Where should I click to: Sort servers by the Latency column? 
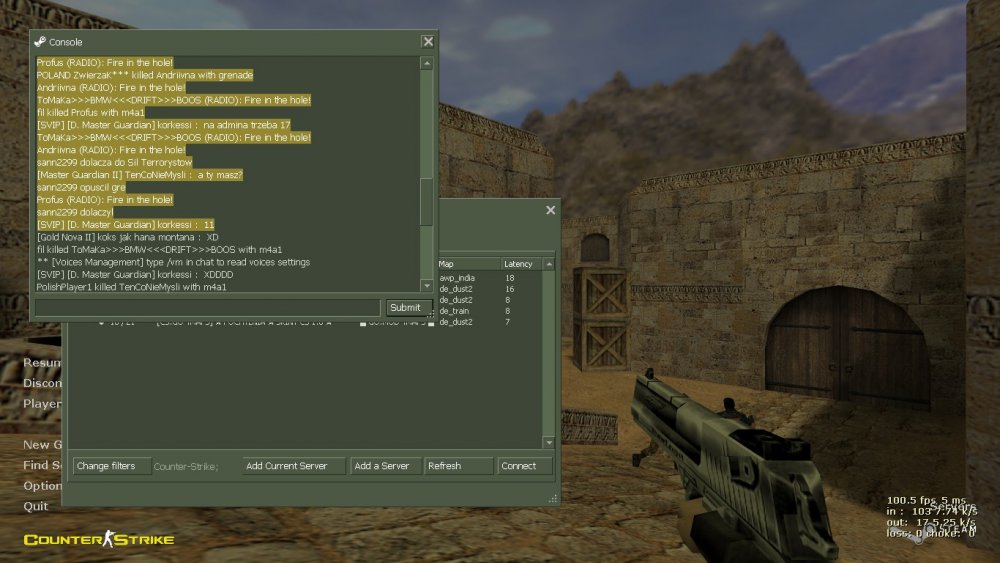pyautogui.click(x=520, y=264)
